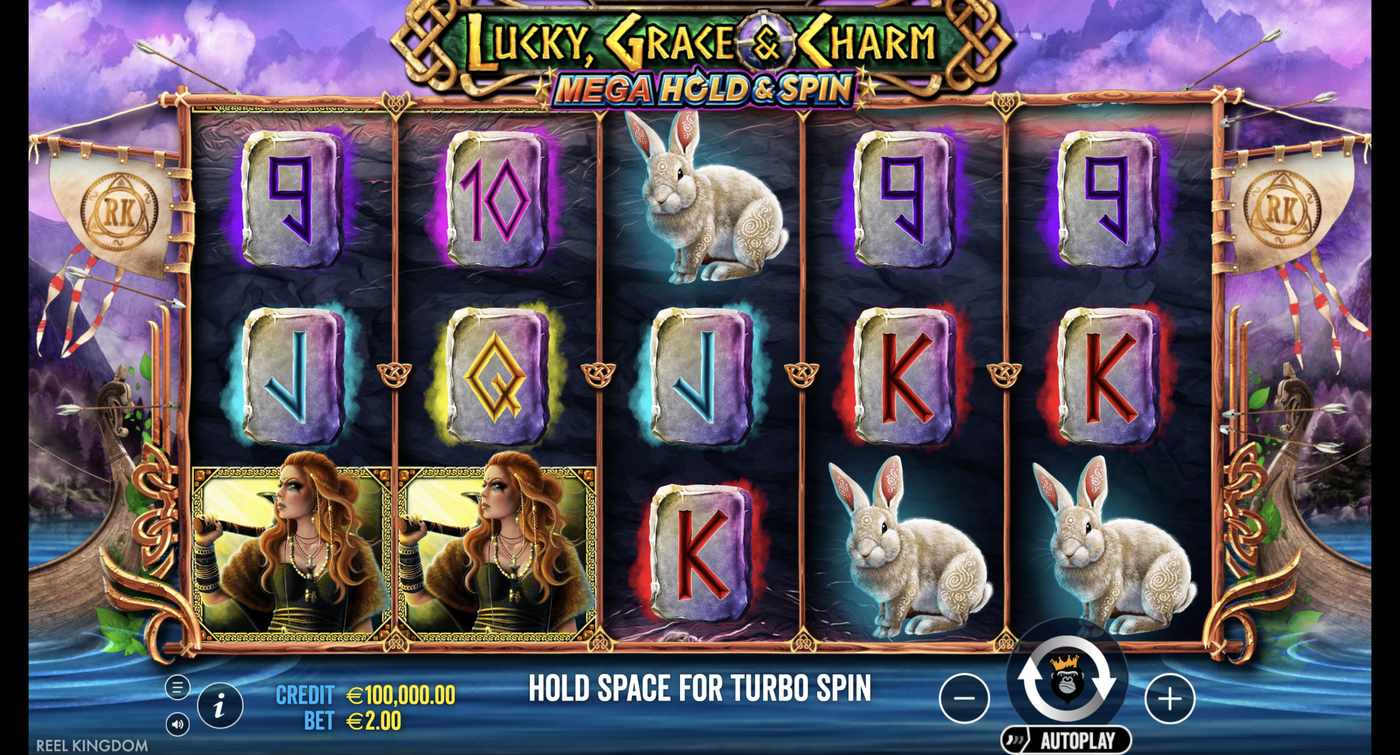Toggle sound off with speaker button

179,722
